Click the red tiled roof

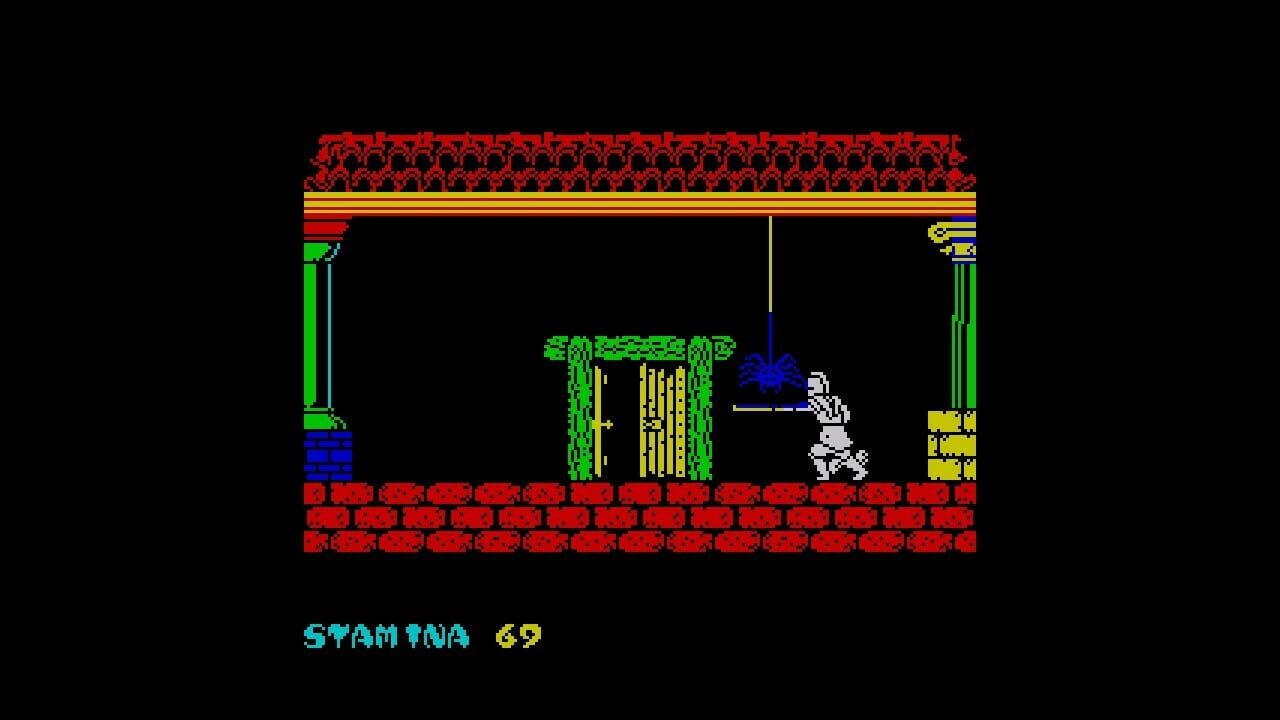coord(640,160)
